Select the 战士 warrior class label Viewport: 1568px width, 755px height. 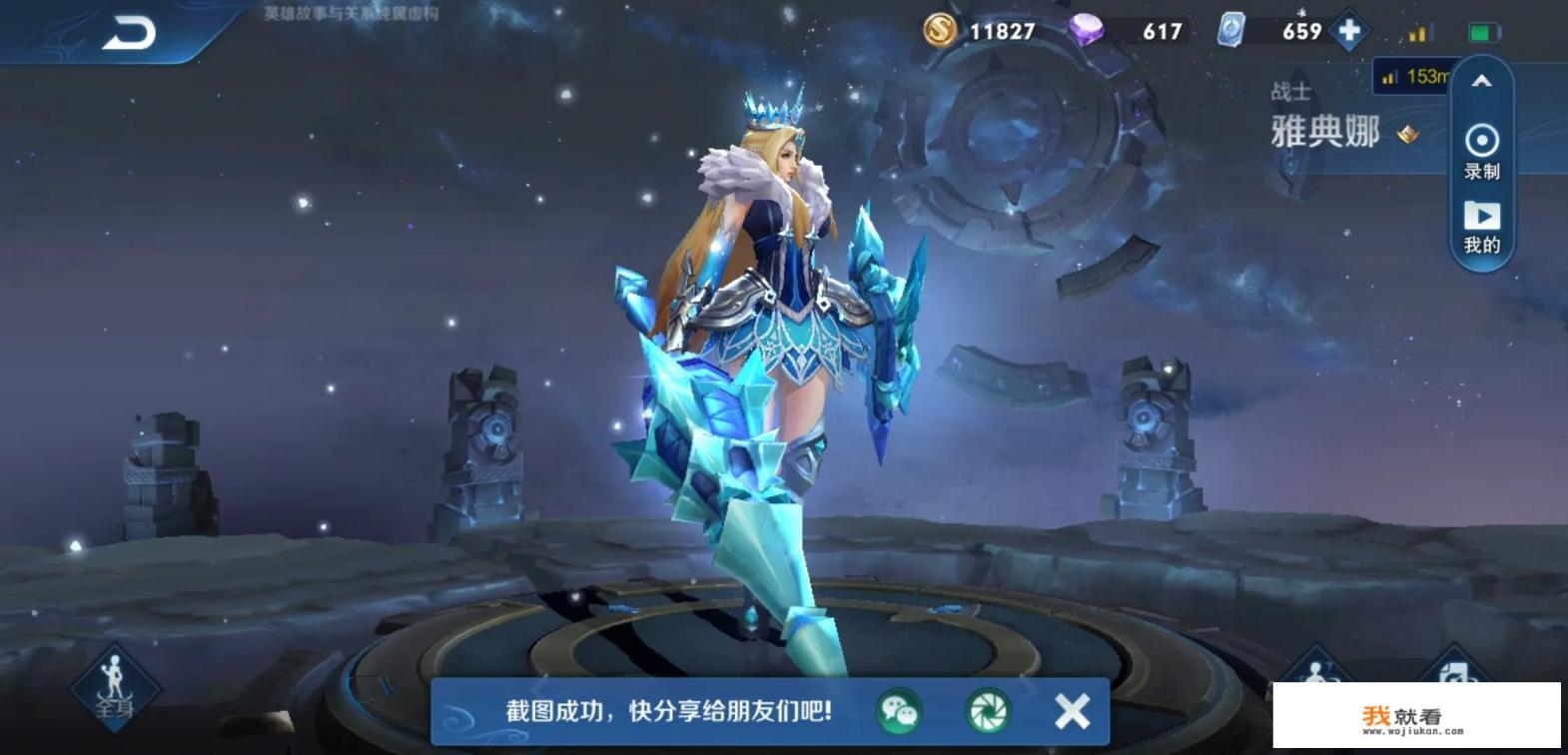tap(1291, 91)
